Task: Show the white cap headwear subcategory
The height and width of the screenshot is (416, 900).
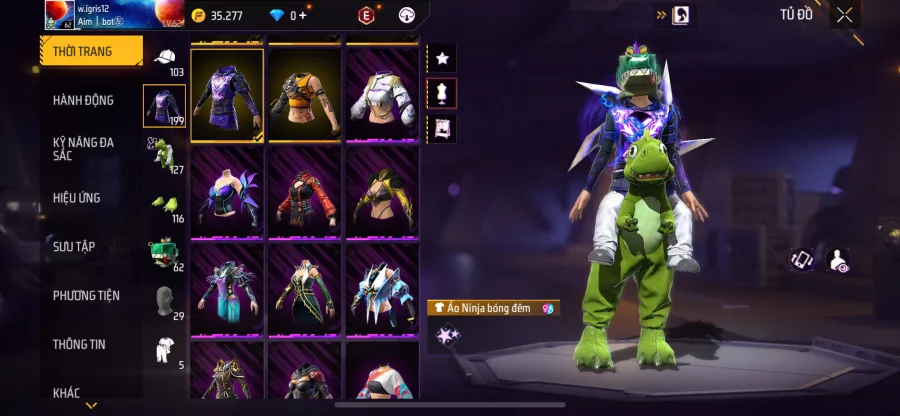Action: point(164,58)
